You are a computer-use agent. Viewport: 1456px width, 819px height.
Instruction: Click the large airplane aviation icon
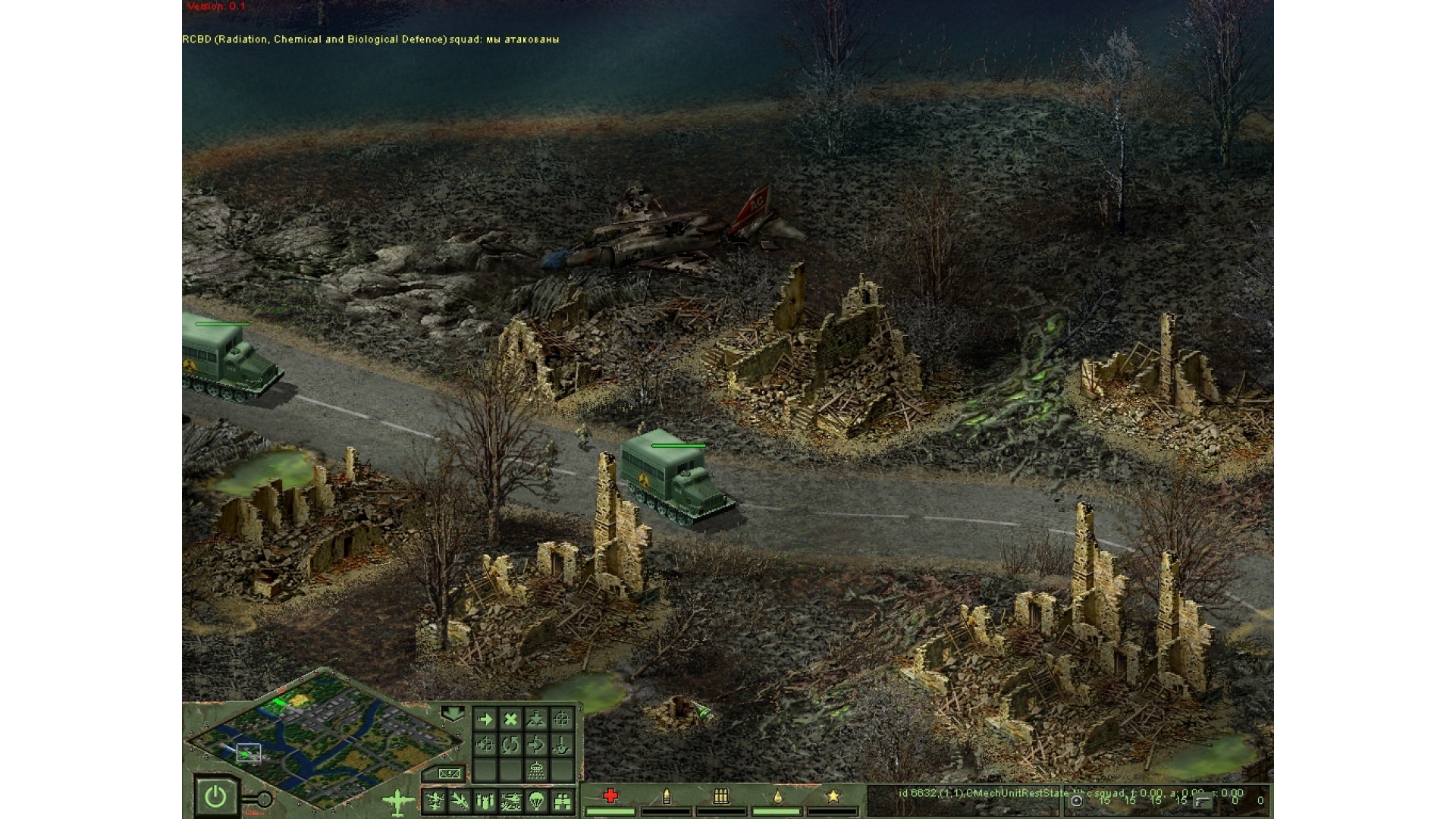tap(398, 802)
